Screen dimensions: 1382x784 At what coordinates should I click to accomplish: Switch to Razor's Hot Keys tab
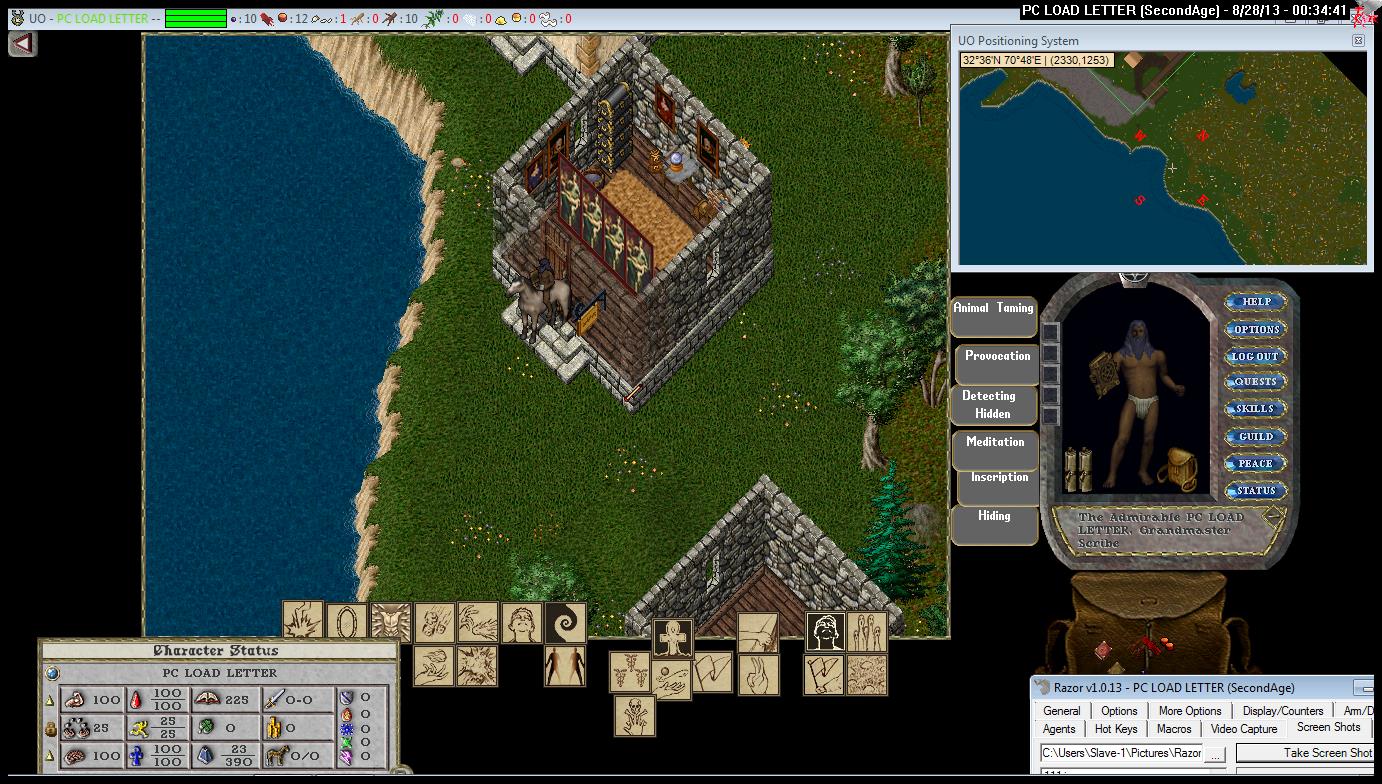[x=1116, y=729]
